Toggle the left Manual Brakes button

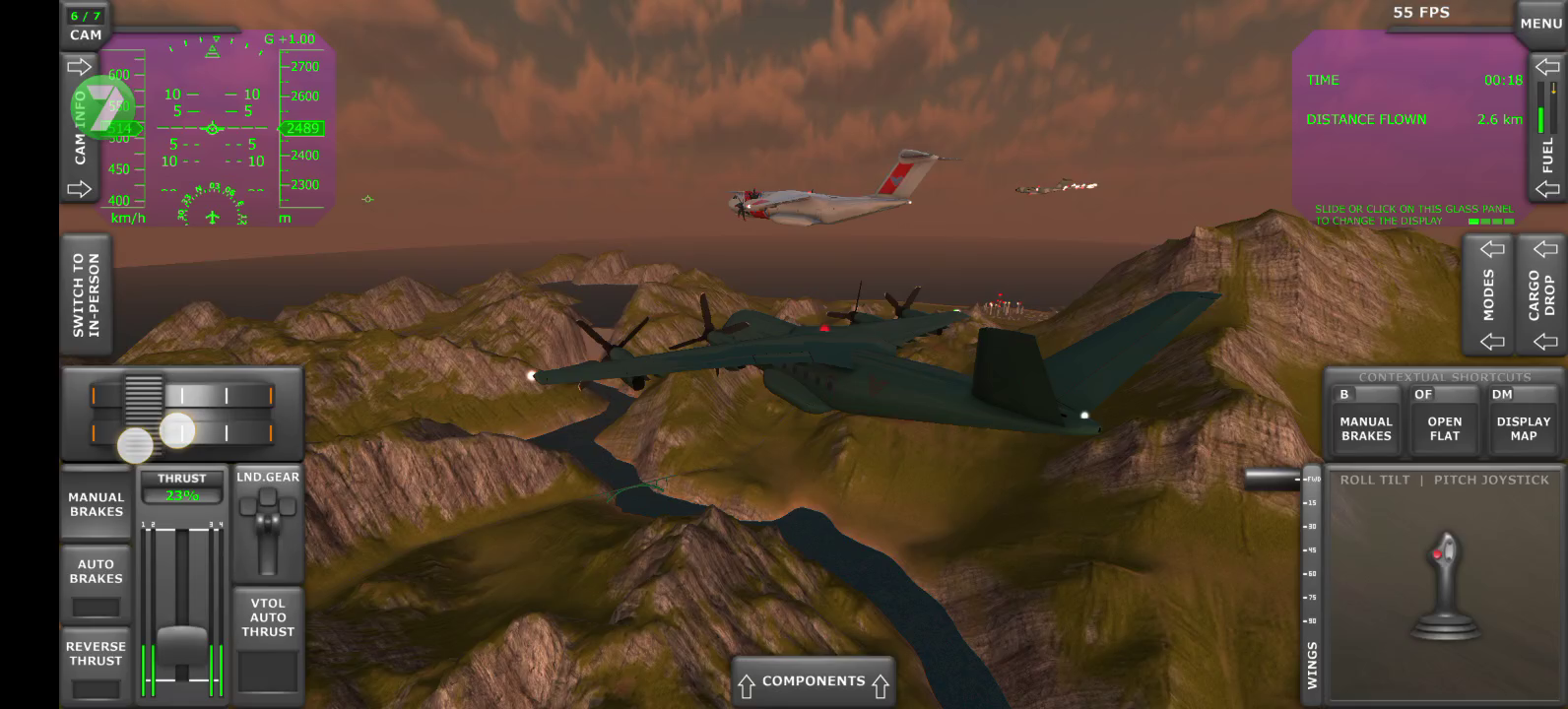click(x=96, y=504)
